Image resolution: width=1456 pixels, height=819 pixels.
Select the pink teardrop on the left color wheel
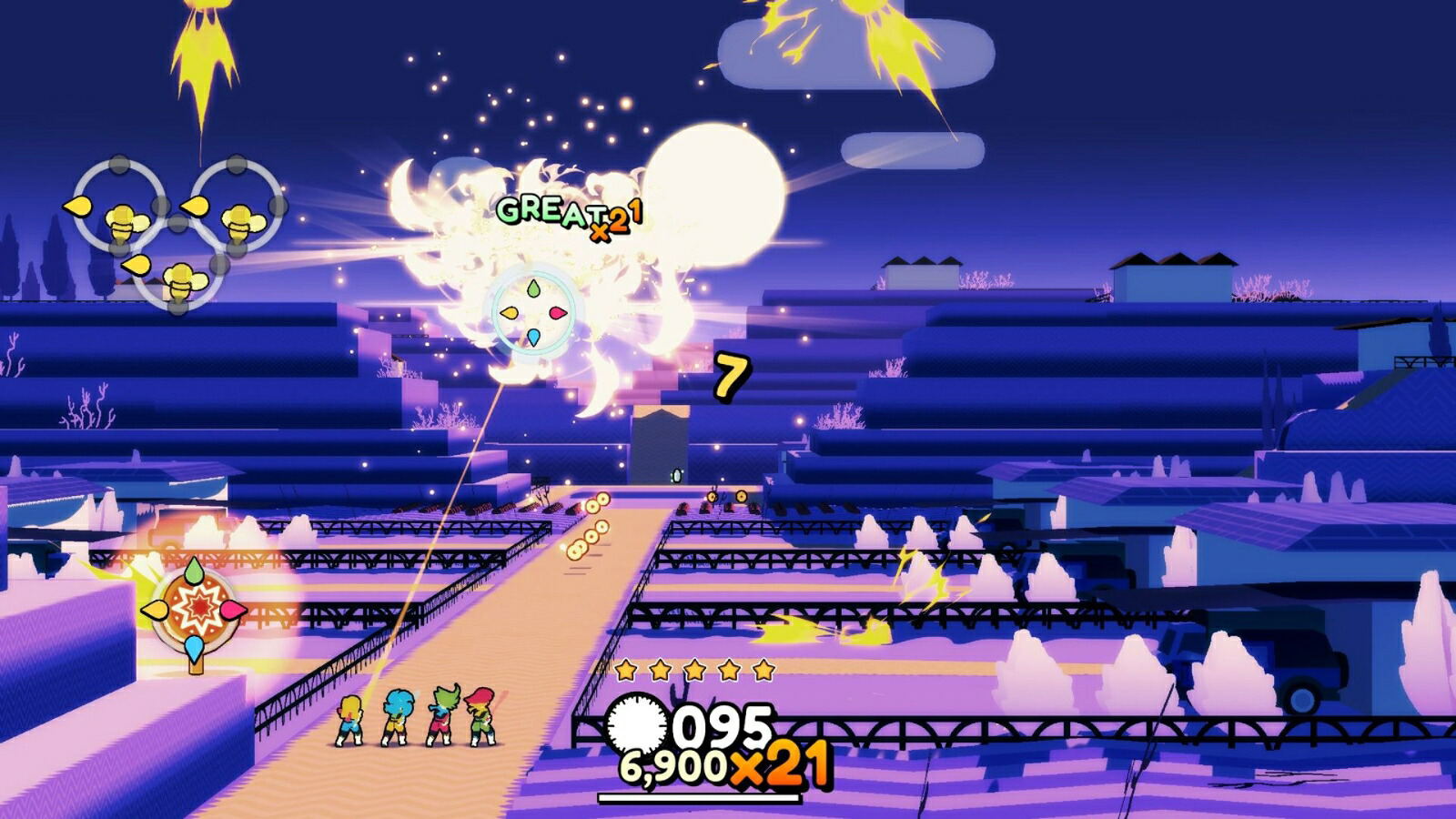(x=233, y=610)
